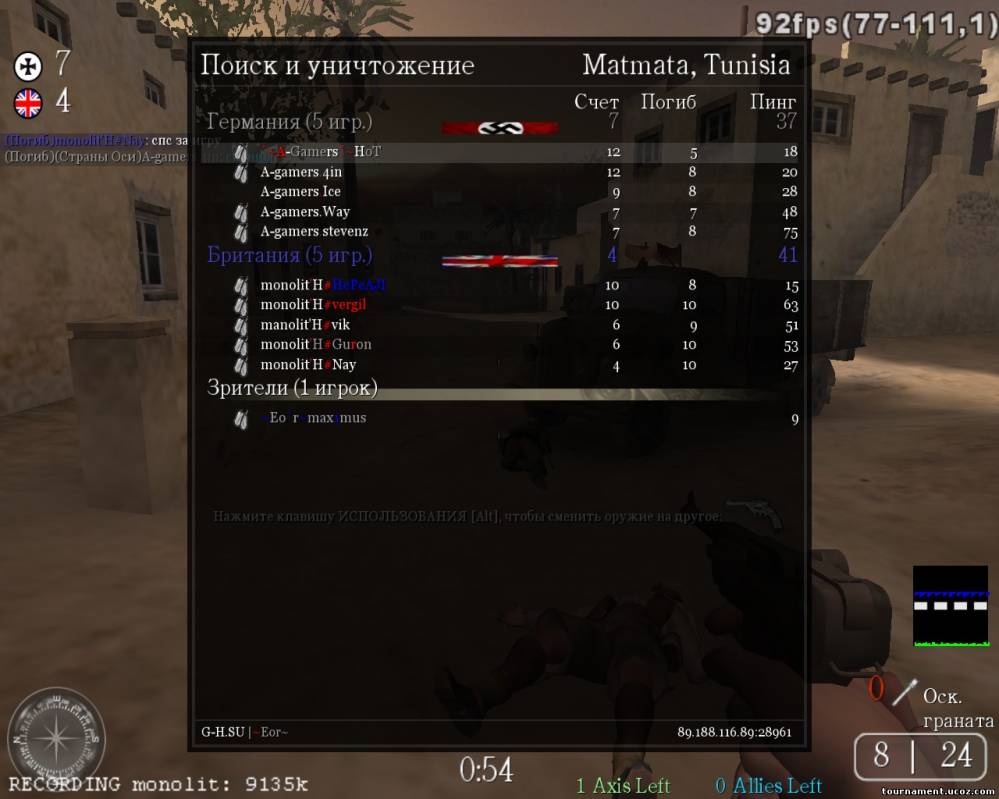This screenshot has width=999, height=799.
Task: Click the Германия team header
Action: pyautogui.click(x=289, y=122)
